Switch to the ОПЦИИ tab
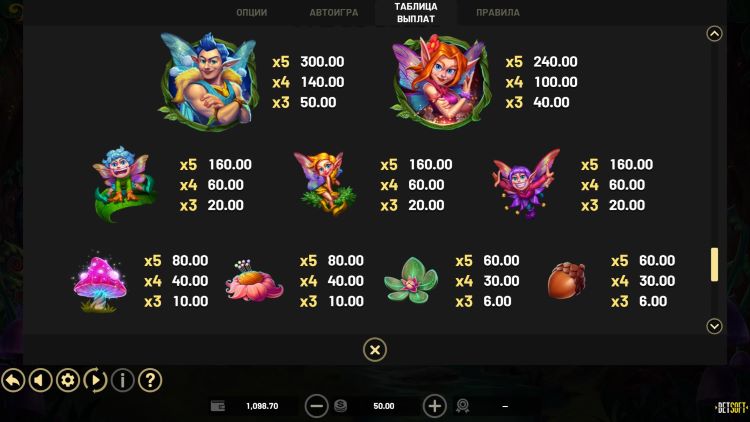 click(251, 13)
